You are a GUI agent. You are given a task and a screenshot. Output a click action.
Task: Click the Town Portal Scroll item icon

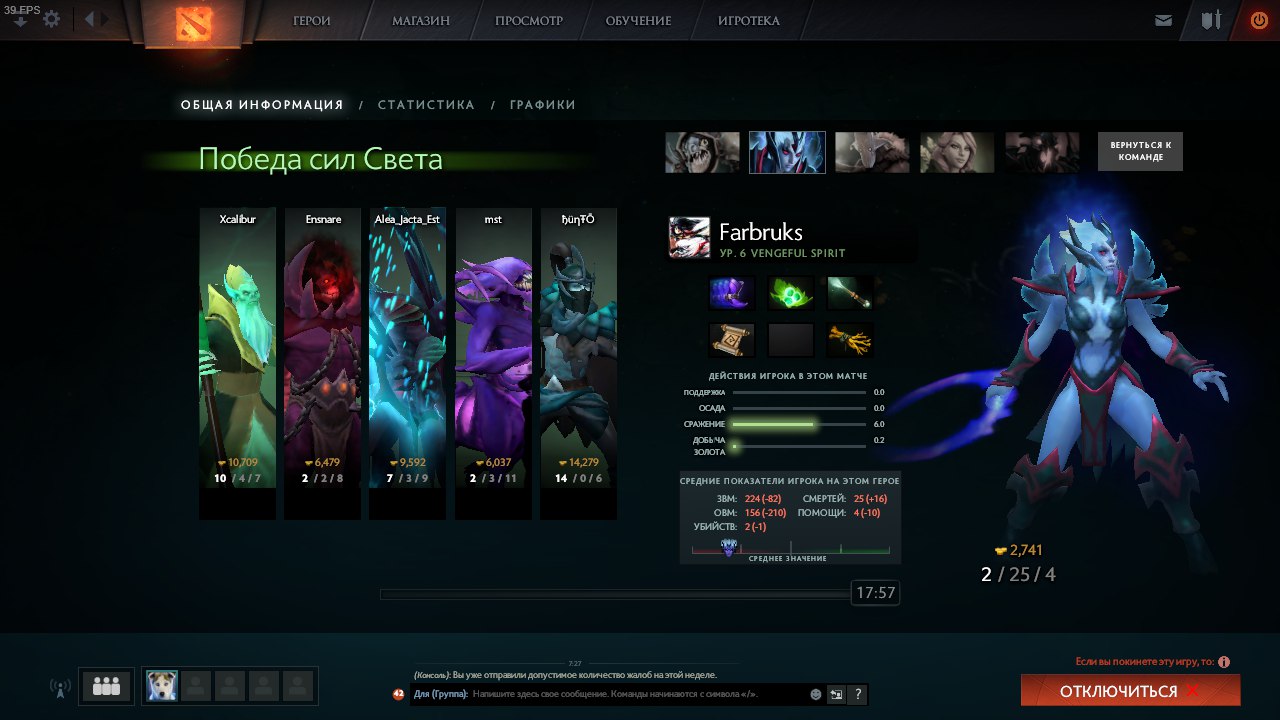tap(731, 339)
